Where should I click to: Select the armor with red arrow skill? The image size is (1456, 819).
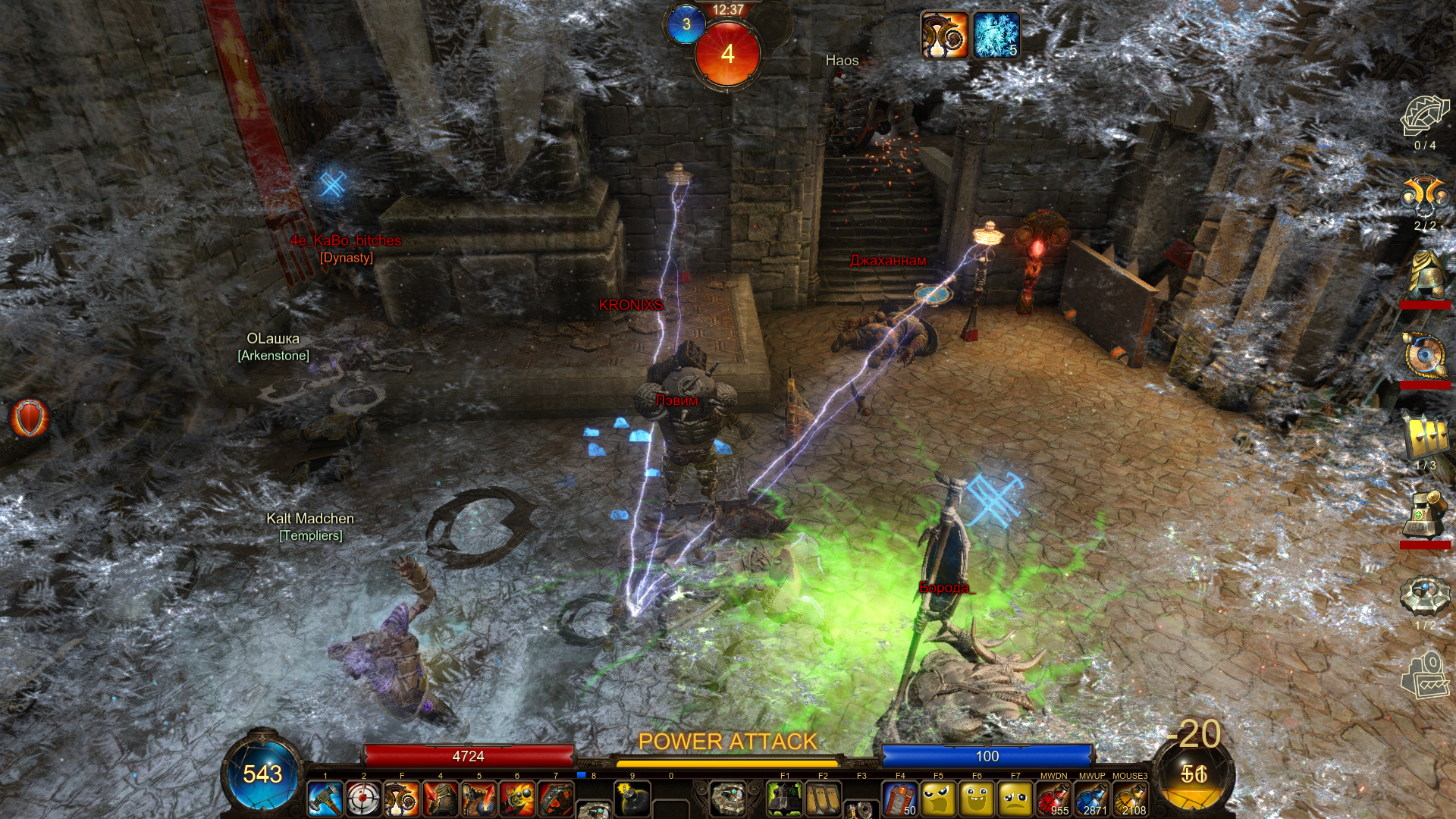click(441, 799)
